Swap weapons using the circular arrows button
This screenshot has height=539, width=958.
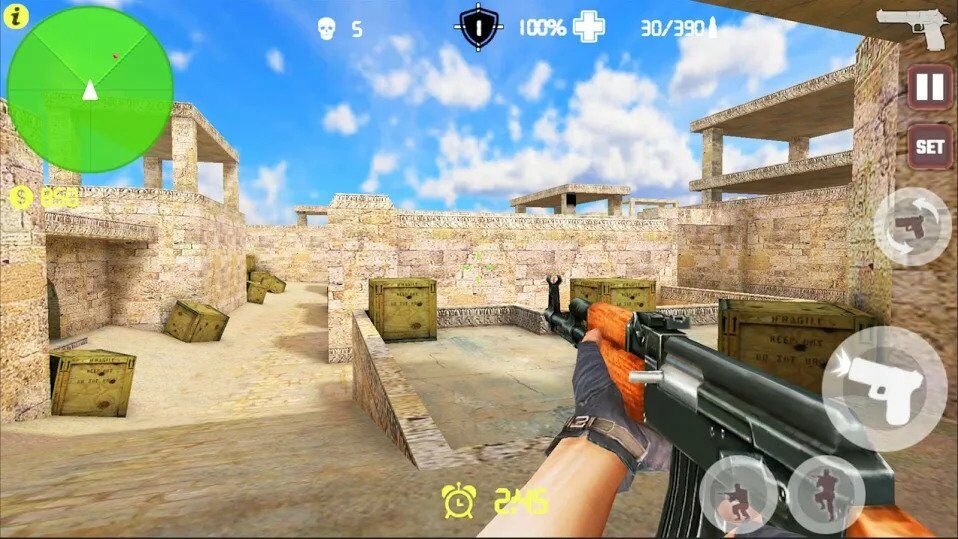point(912,226)
